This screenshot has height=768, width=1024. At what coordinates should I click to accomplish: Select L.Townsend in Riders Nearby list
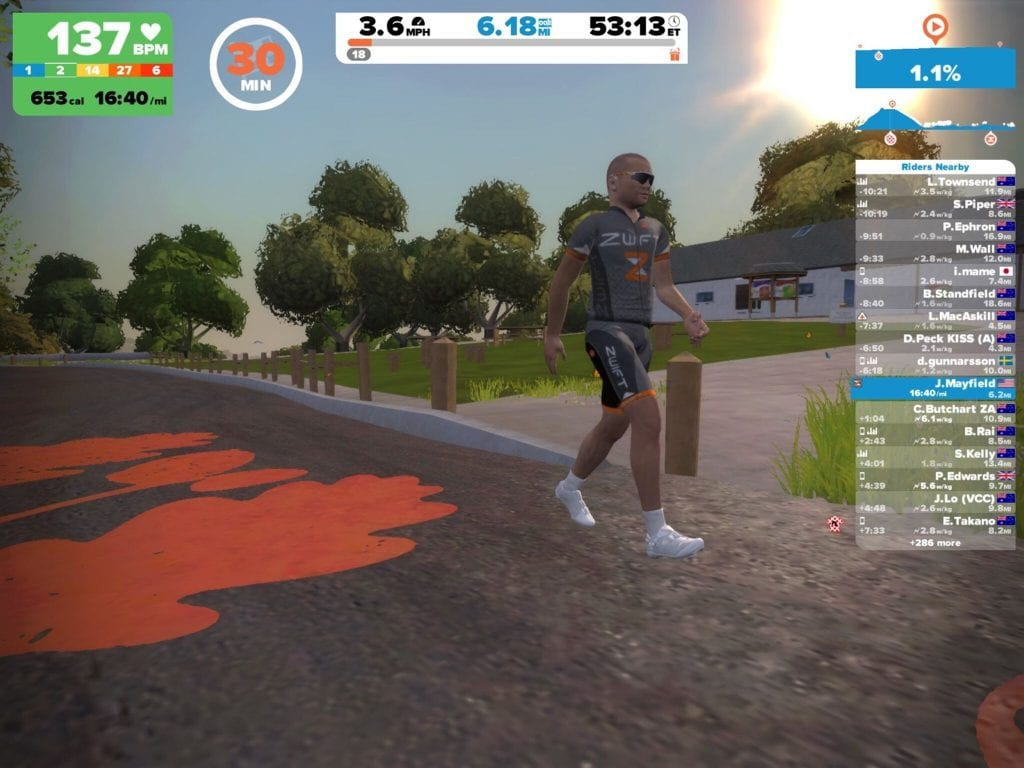[935, 186]
